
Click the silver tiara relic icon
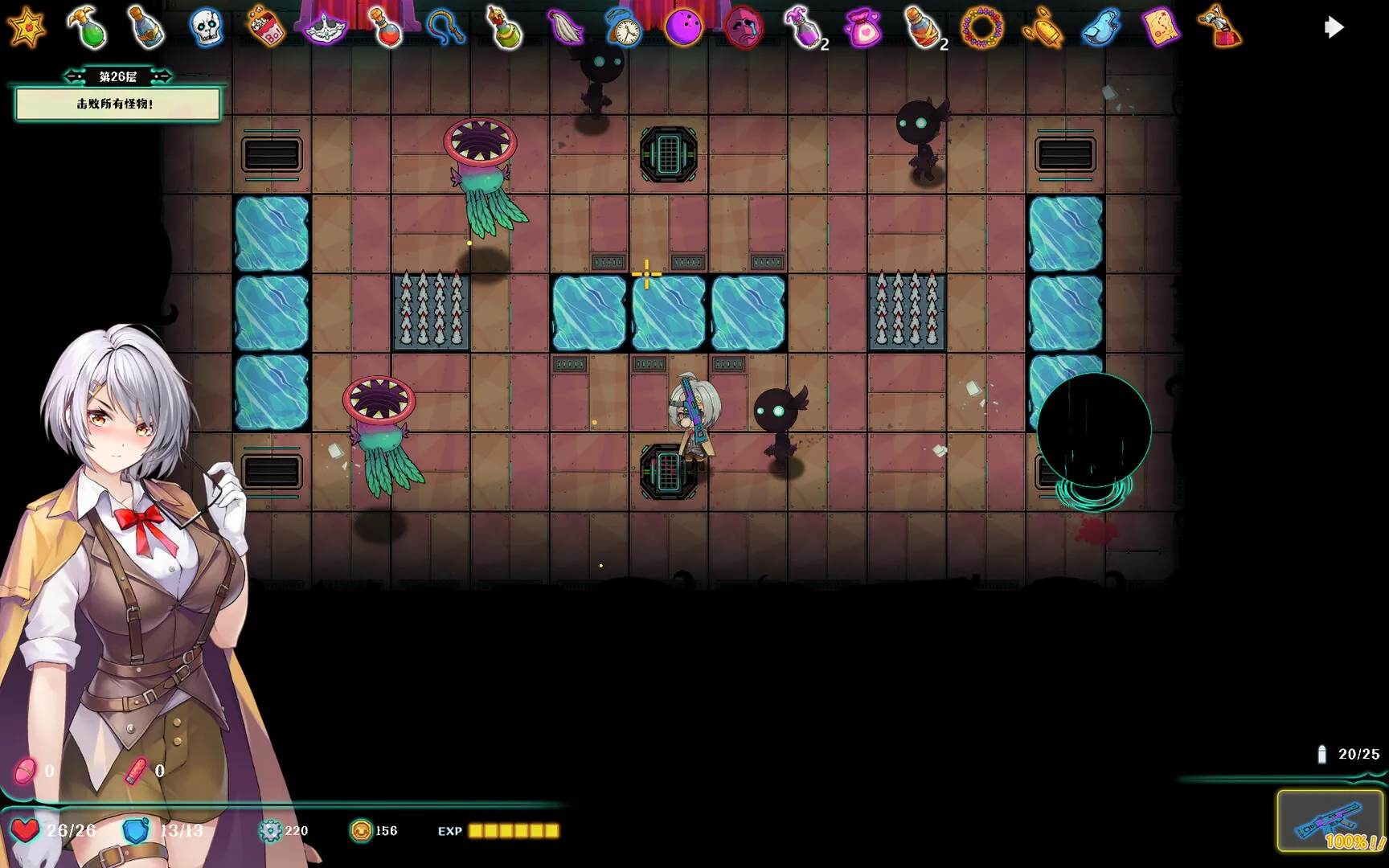coord(326,29)
